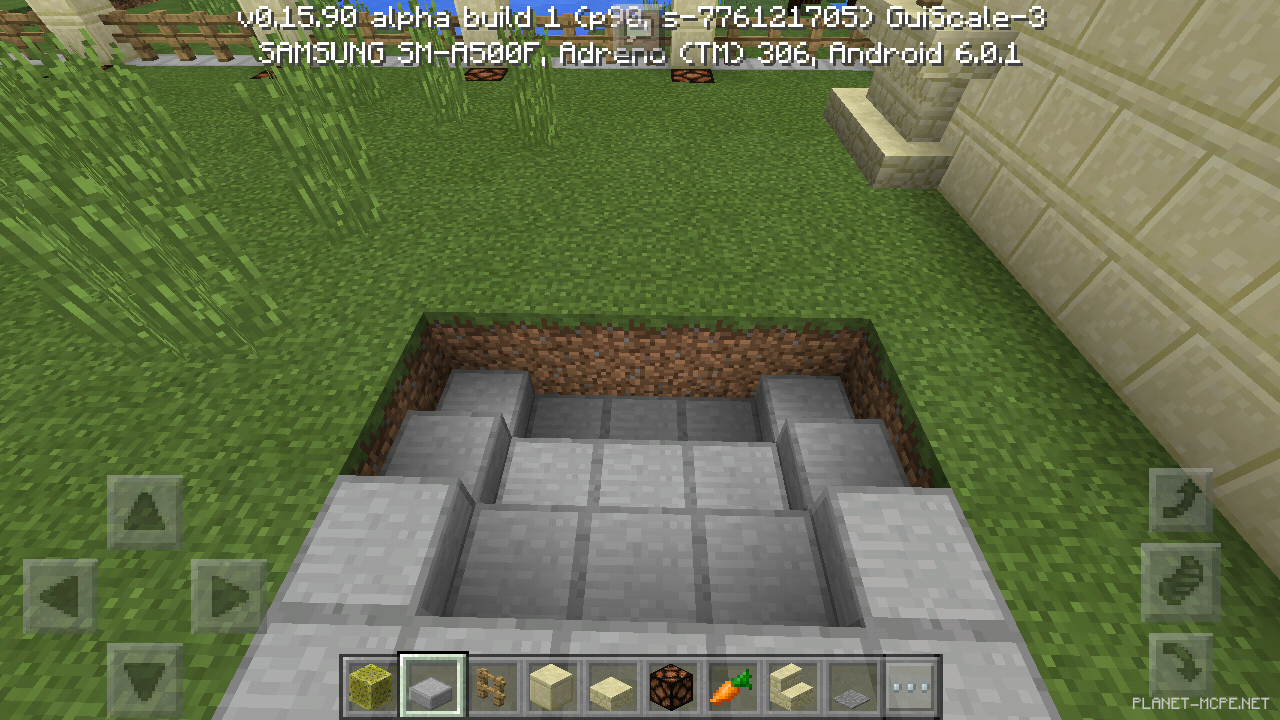Tap the highlighted selected hotbar slot
This screenshot has width=1280, height=720.
432,687
